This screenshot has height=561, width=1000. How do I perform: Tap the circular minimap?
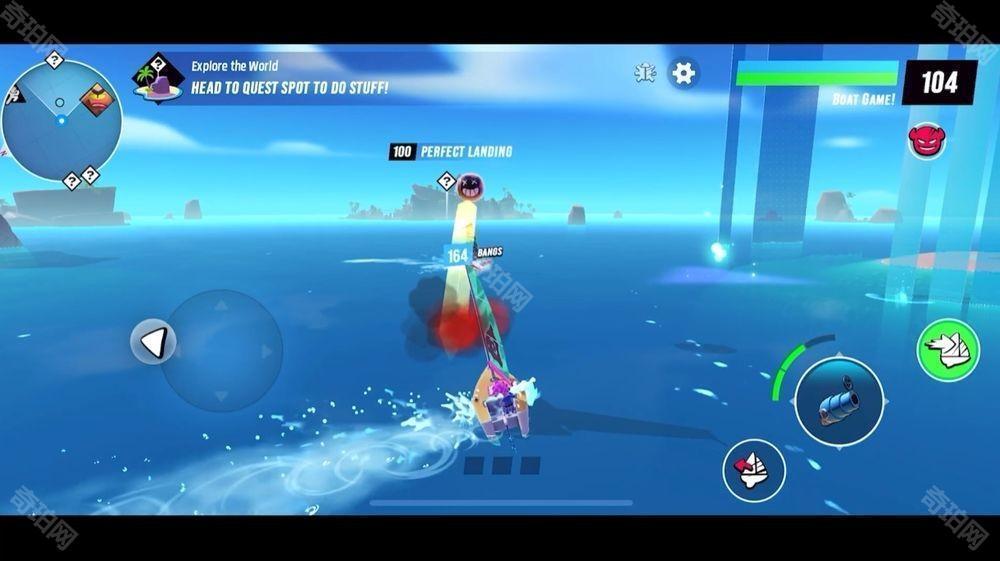coord(62,121)
